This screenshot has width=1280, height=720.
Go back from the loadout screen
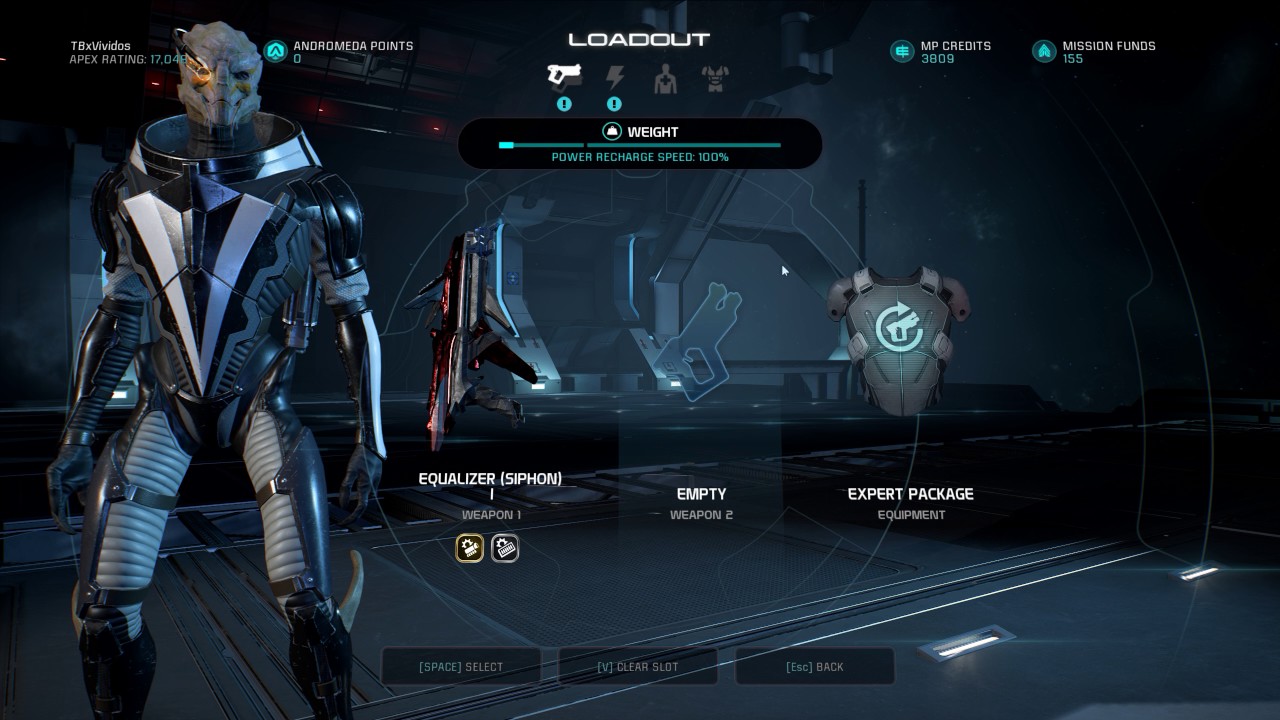[814, 667]
